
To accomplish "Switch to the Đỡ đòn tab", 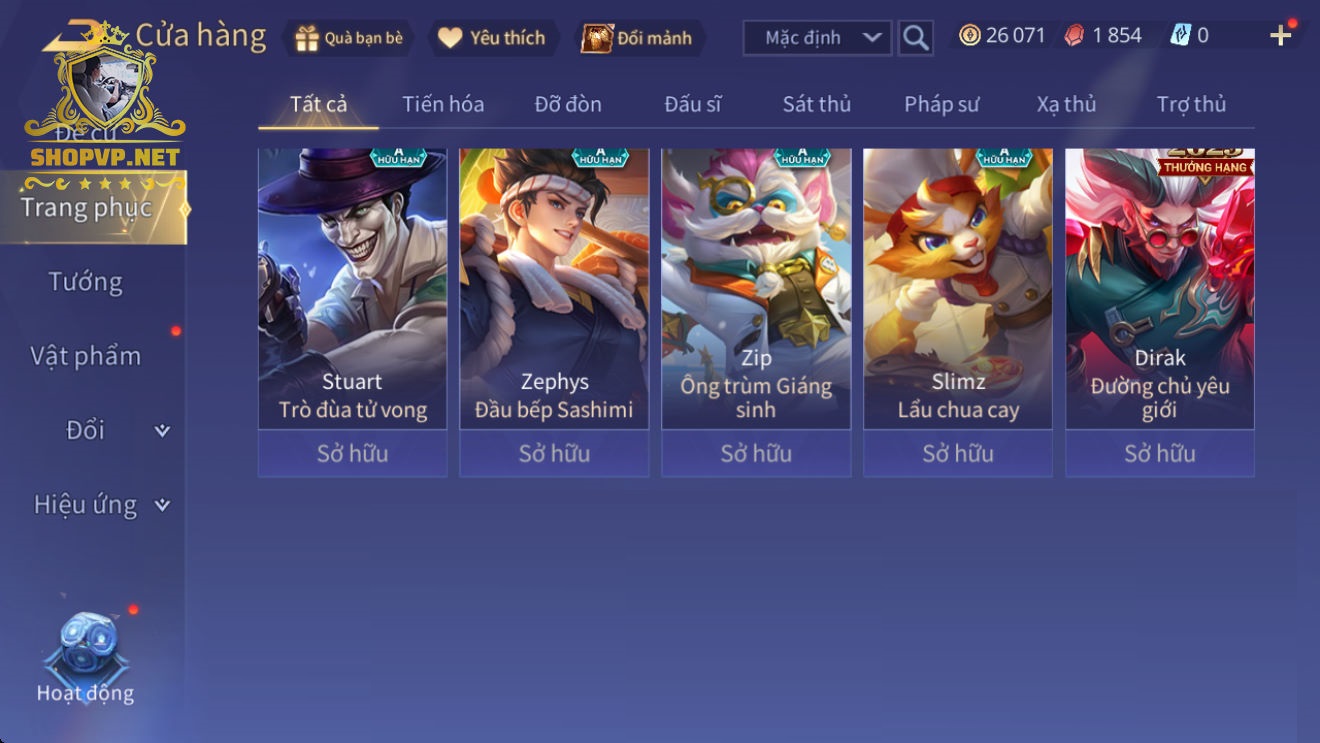I will pyautogui.click(x=568, y=104).
